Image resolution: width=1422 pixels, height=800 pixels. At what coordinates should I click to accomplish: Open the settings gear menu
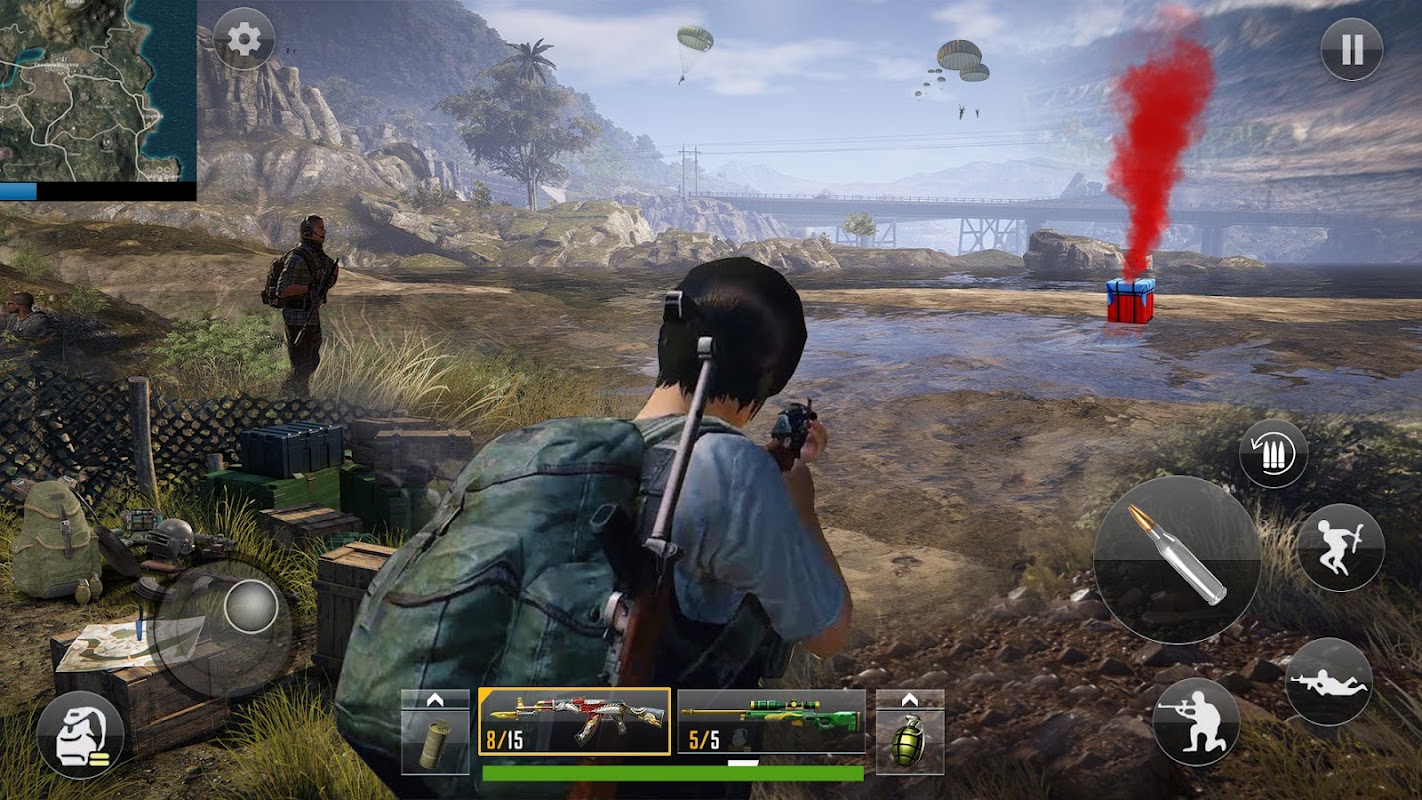tap(244, 39)
